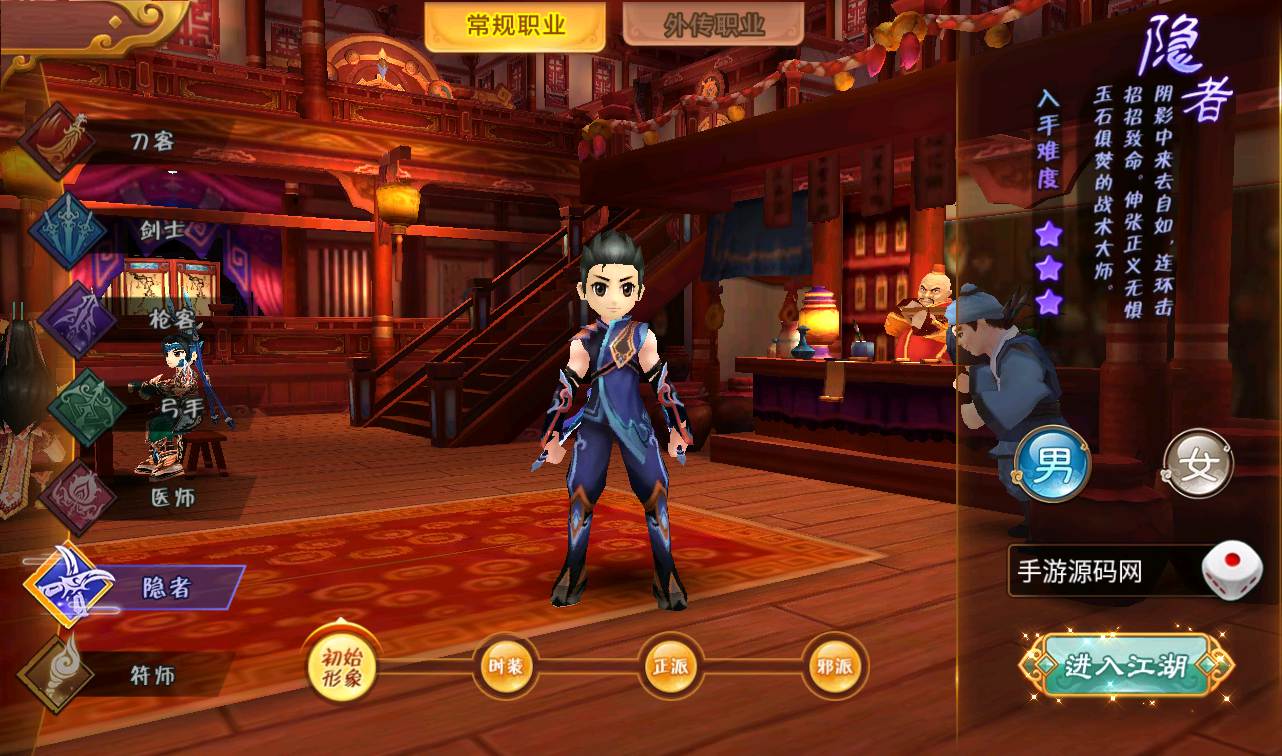Roll the dice for random name
The width and height of the screenshot is (1282, 756).
(1232, 572)
